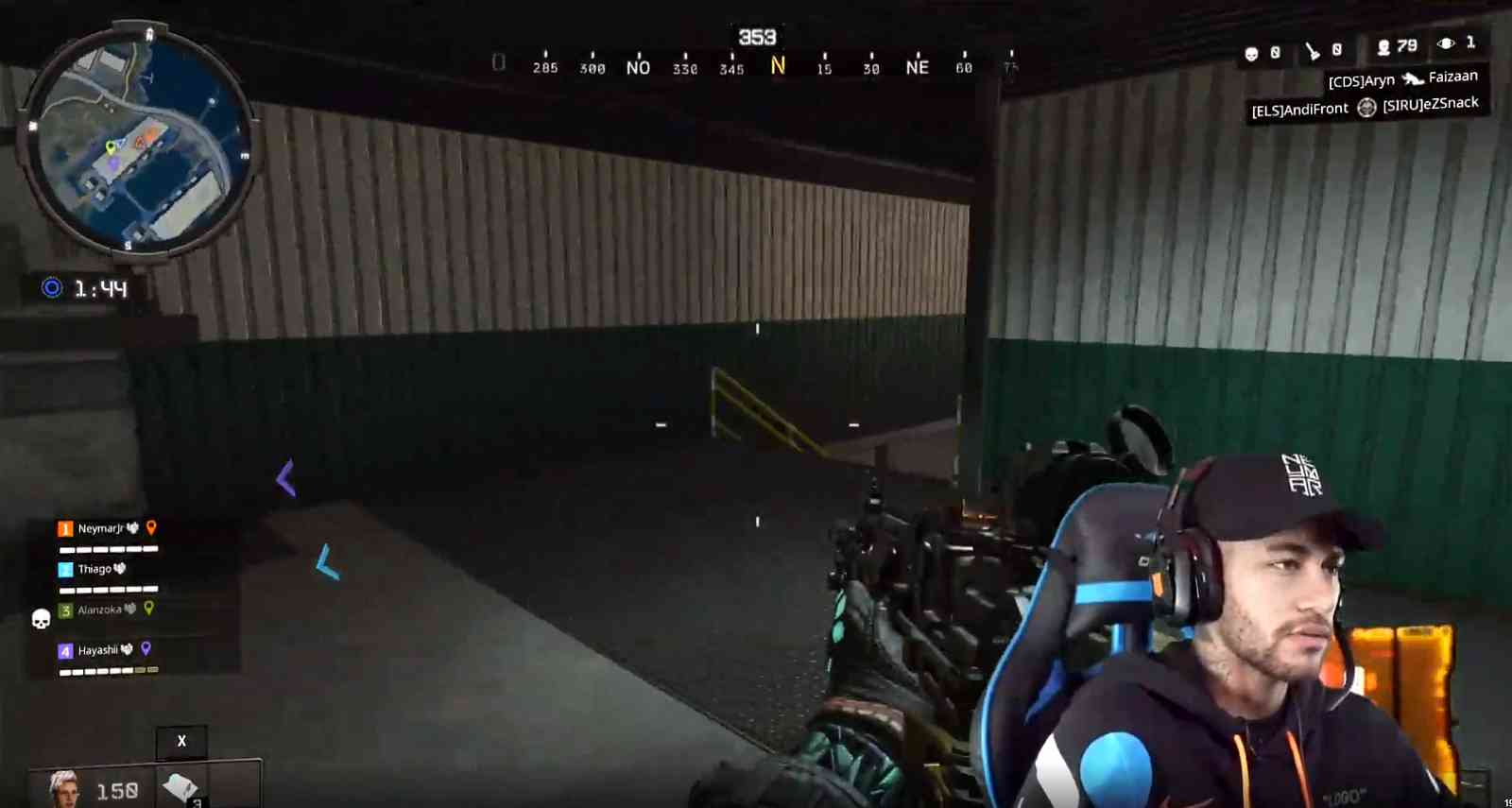
Task: Click NeymarJr's segmented health bar
Action: coord(108,549)
